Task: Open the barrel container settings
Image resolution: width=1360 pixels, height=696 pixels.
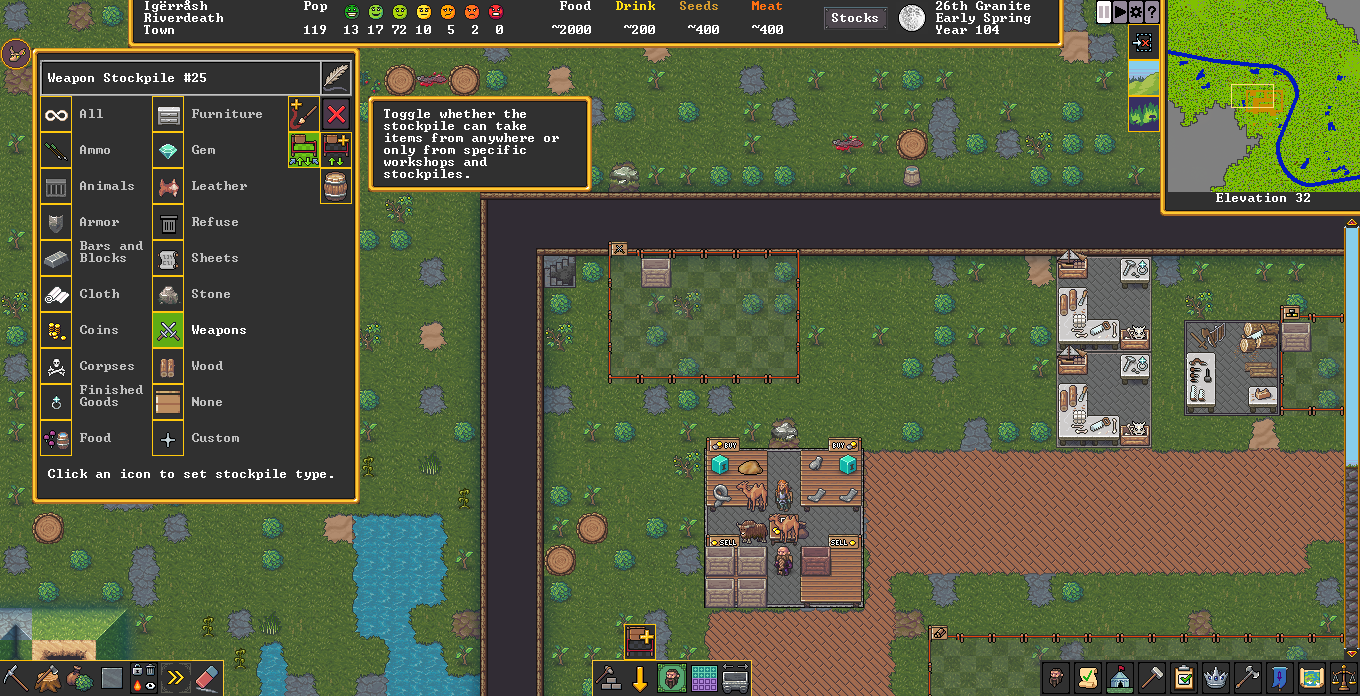Action: 336,187
